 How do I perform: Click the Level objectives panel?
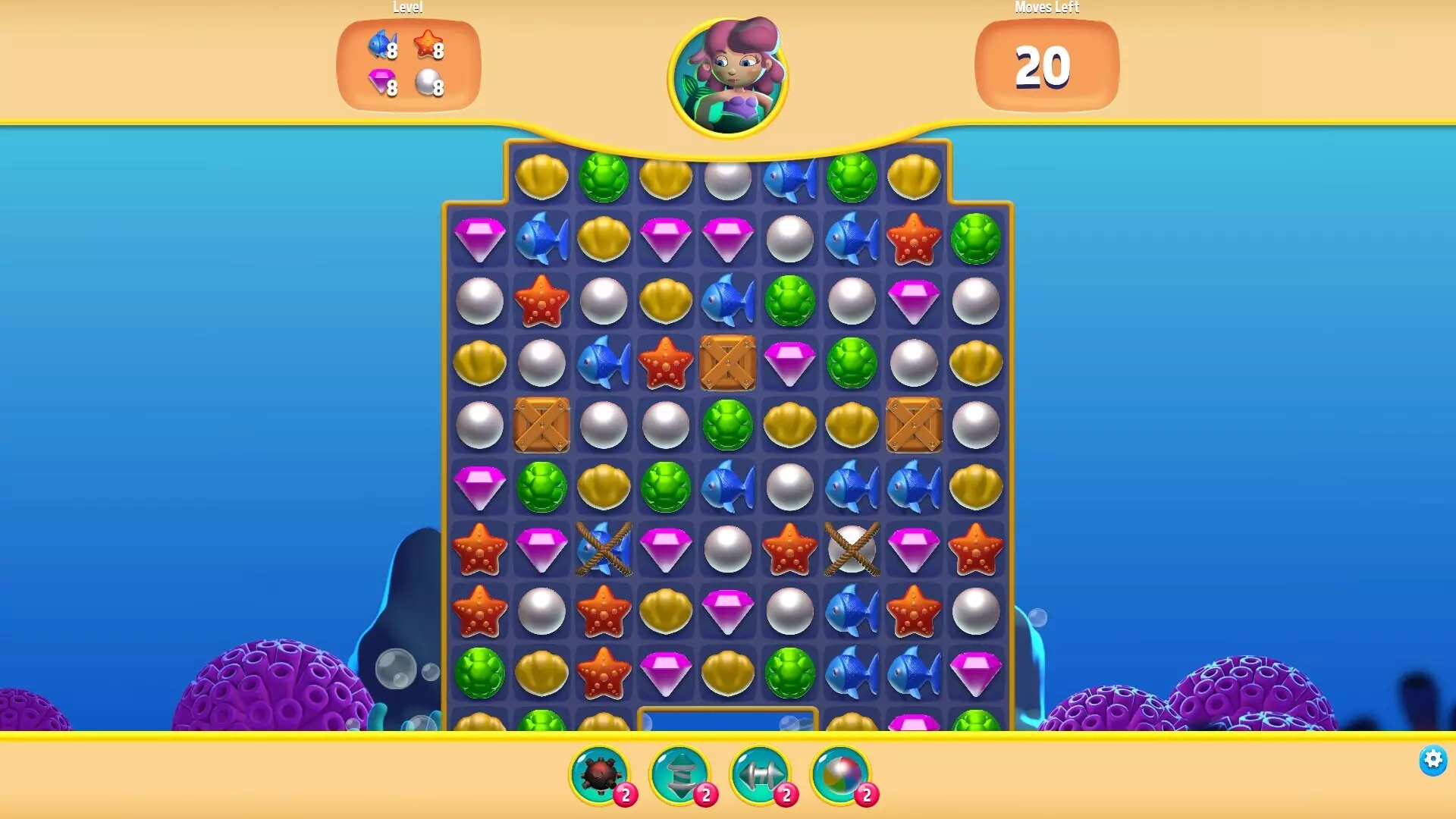point(407,64)
